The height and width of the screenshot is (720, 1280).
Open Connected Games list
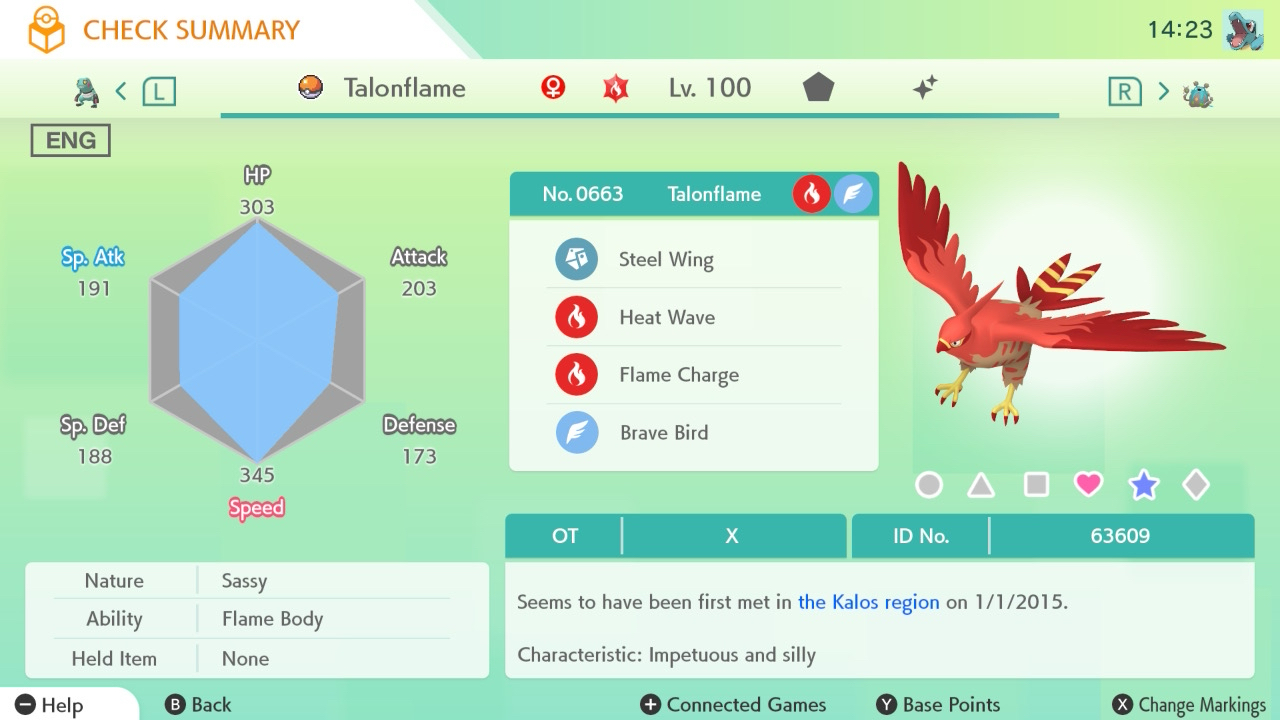pos(733,705)
